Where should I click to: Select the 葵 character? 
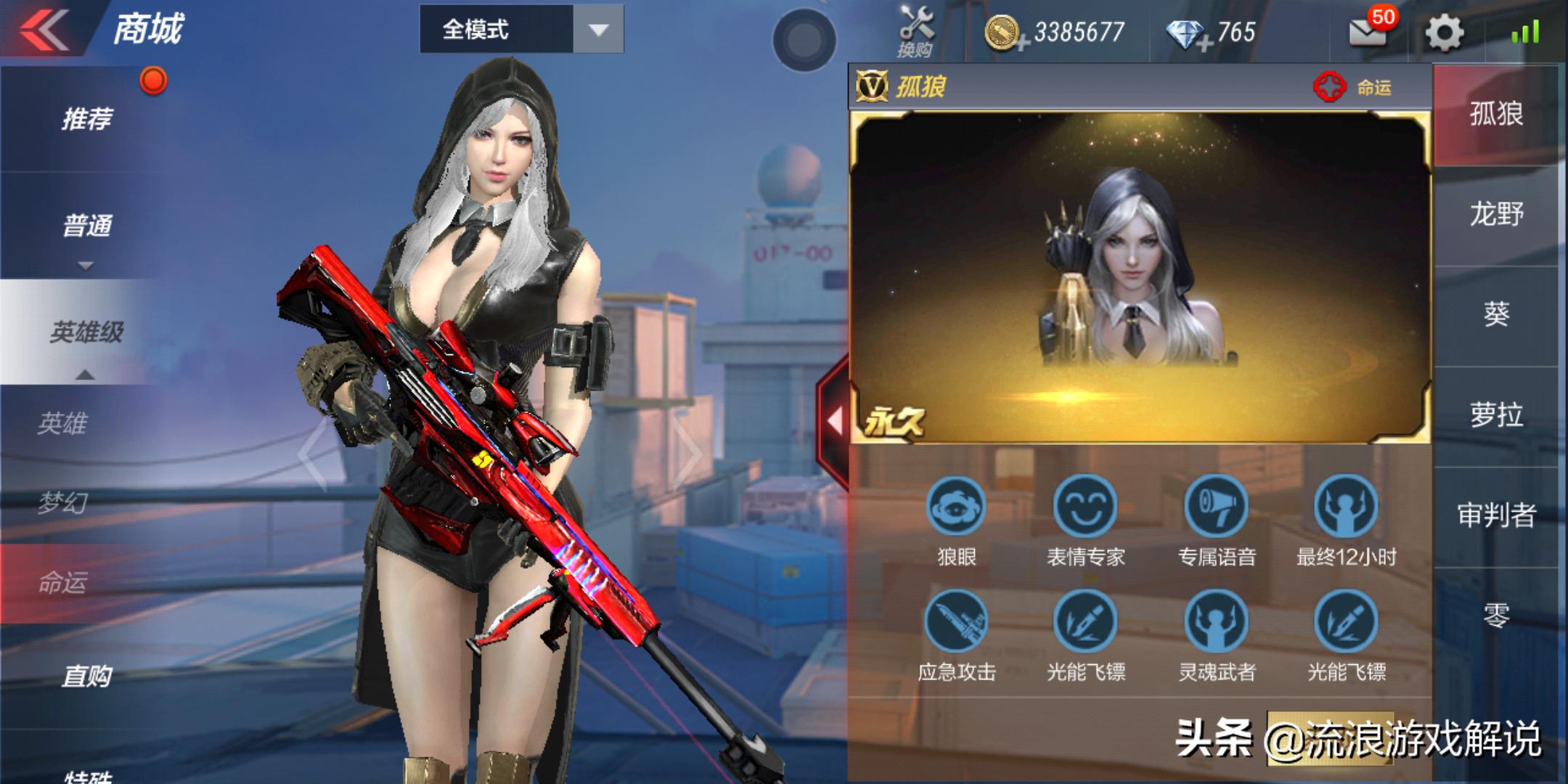[x=1496, y=314]
